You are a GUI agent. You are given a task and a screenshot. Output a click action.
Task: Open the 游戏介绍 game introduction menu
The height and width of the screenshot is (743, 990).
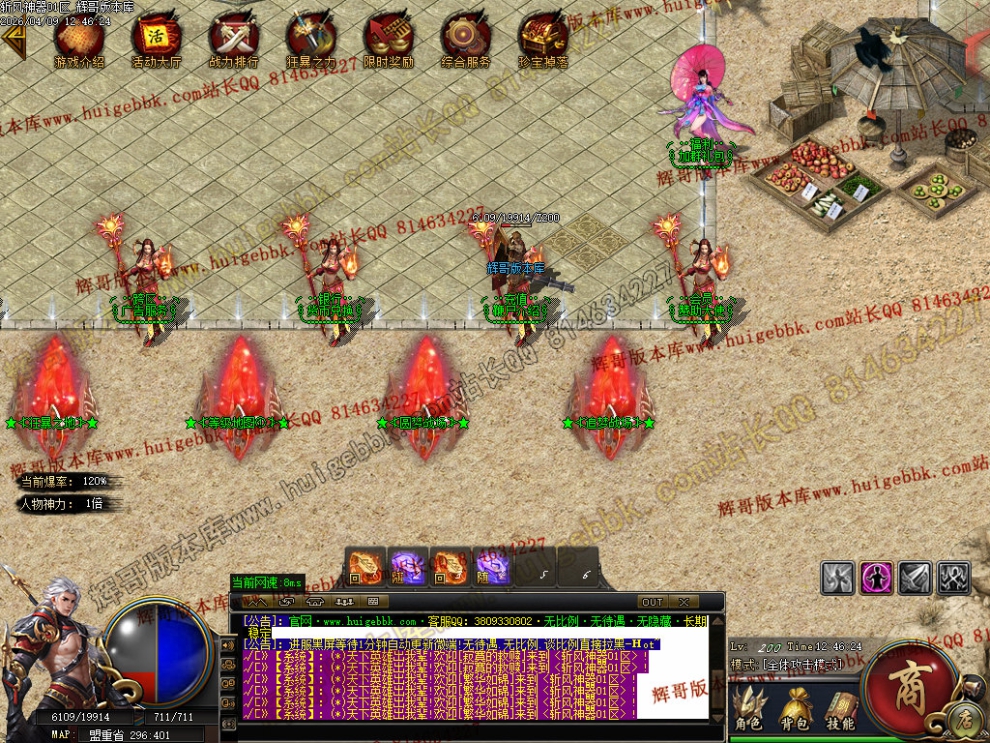79,38
